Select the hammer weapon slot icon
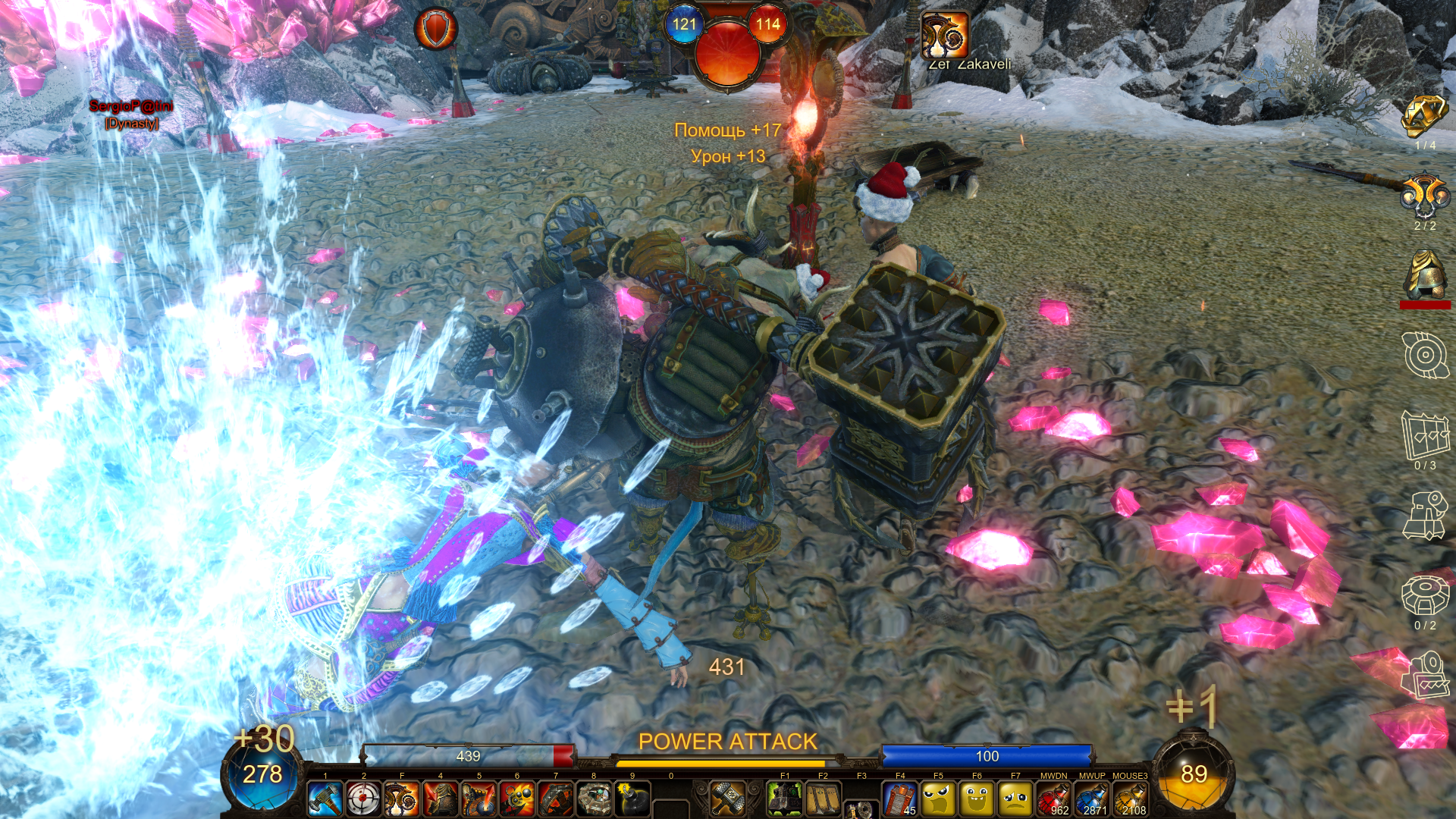Screen dimensions: 1456x819 click(x=727, y=799)
